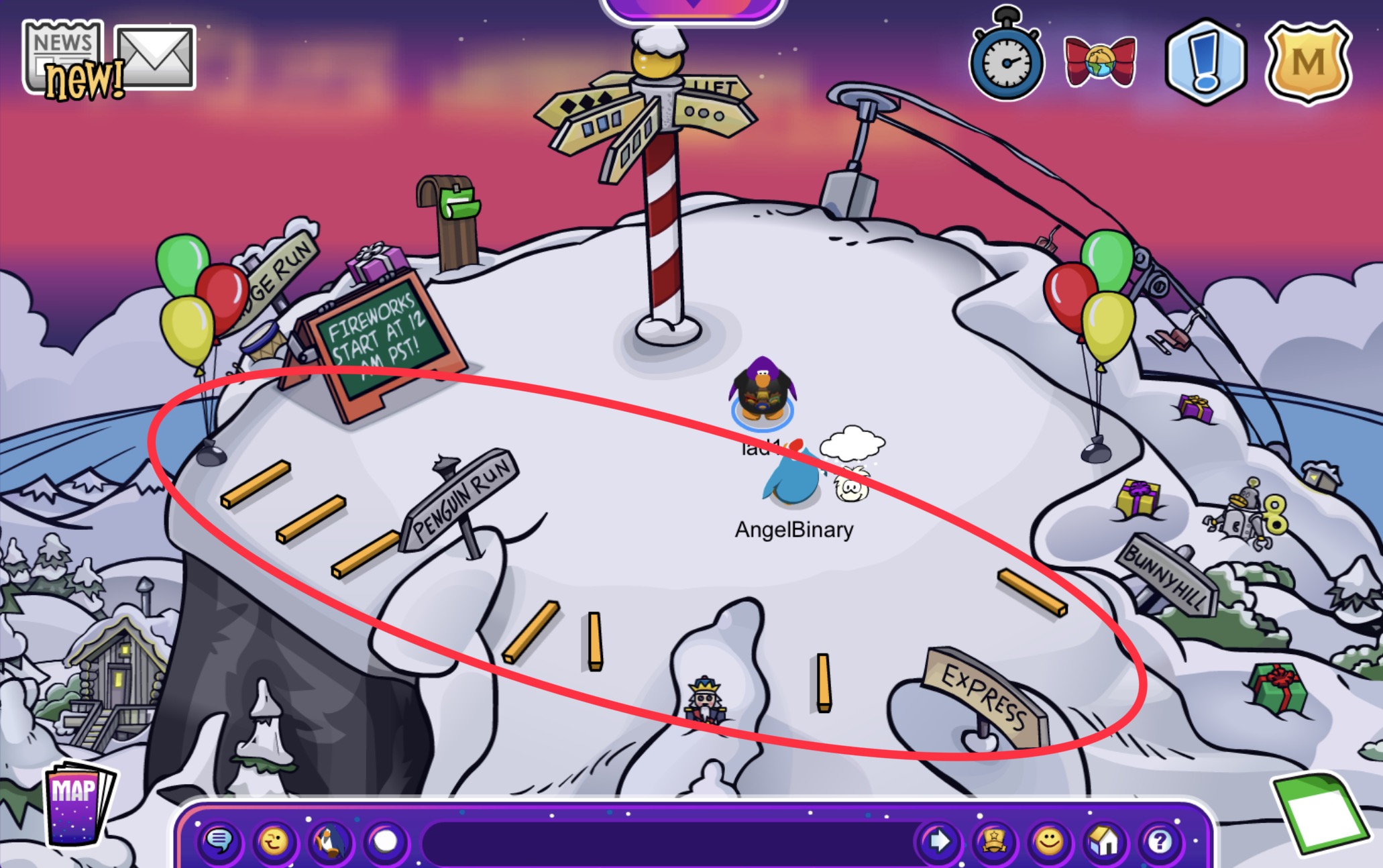Open the blue exclamation mark badge
The height and width of the screenshot is (868, 1383).
tap(1205, 62)
